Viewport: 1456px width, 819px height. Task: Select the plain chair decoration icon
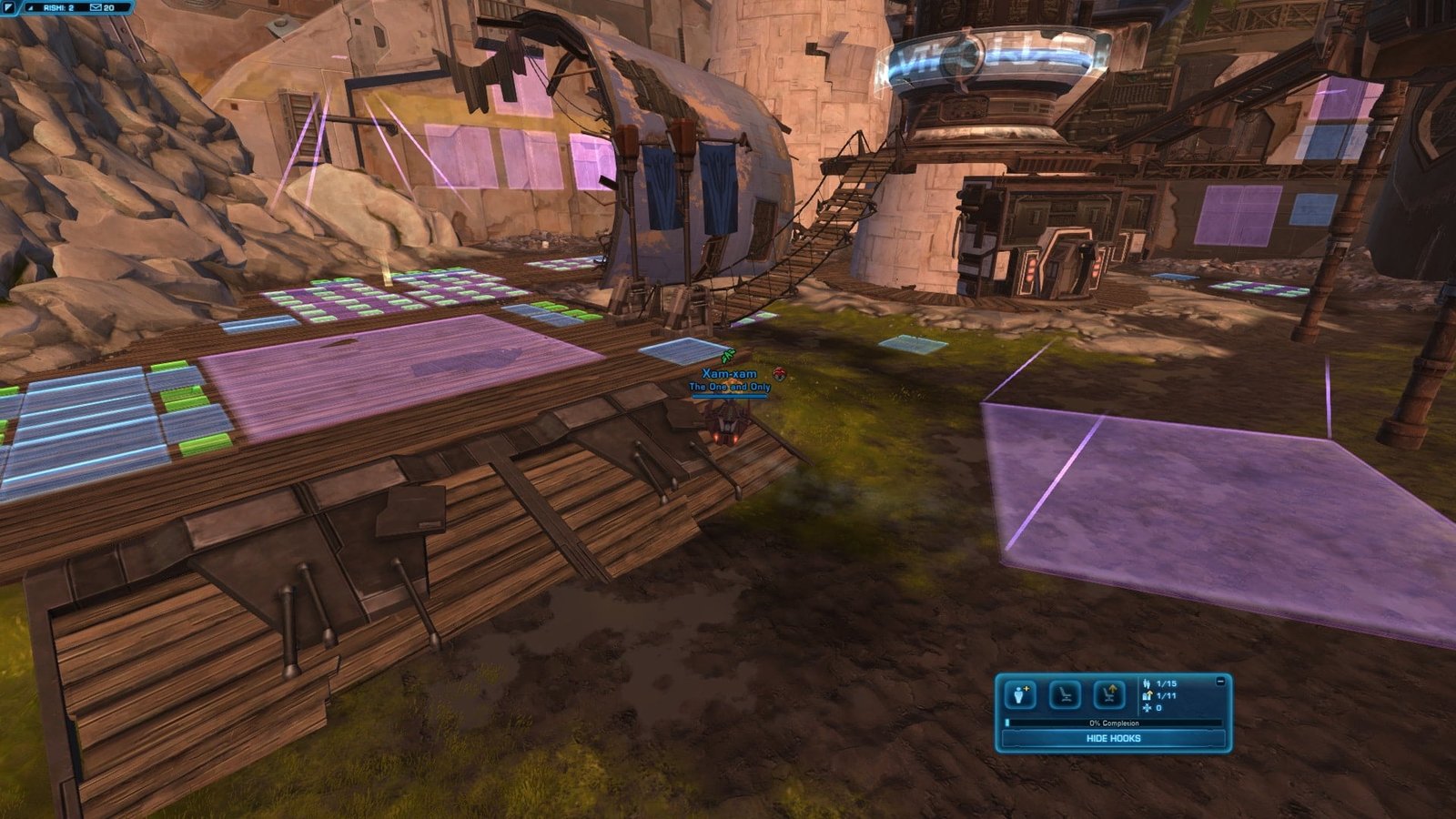1065,695
